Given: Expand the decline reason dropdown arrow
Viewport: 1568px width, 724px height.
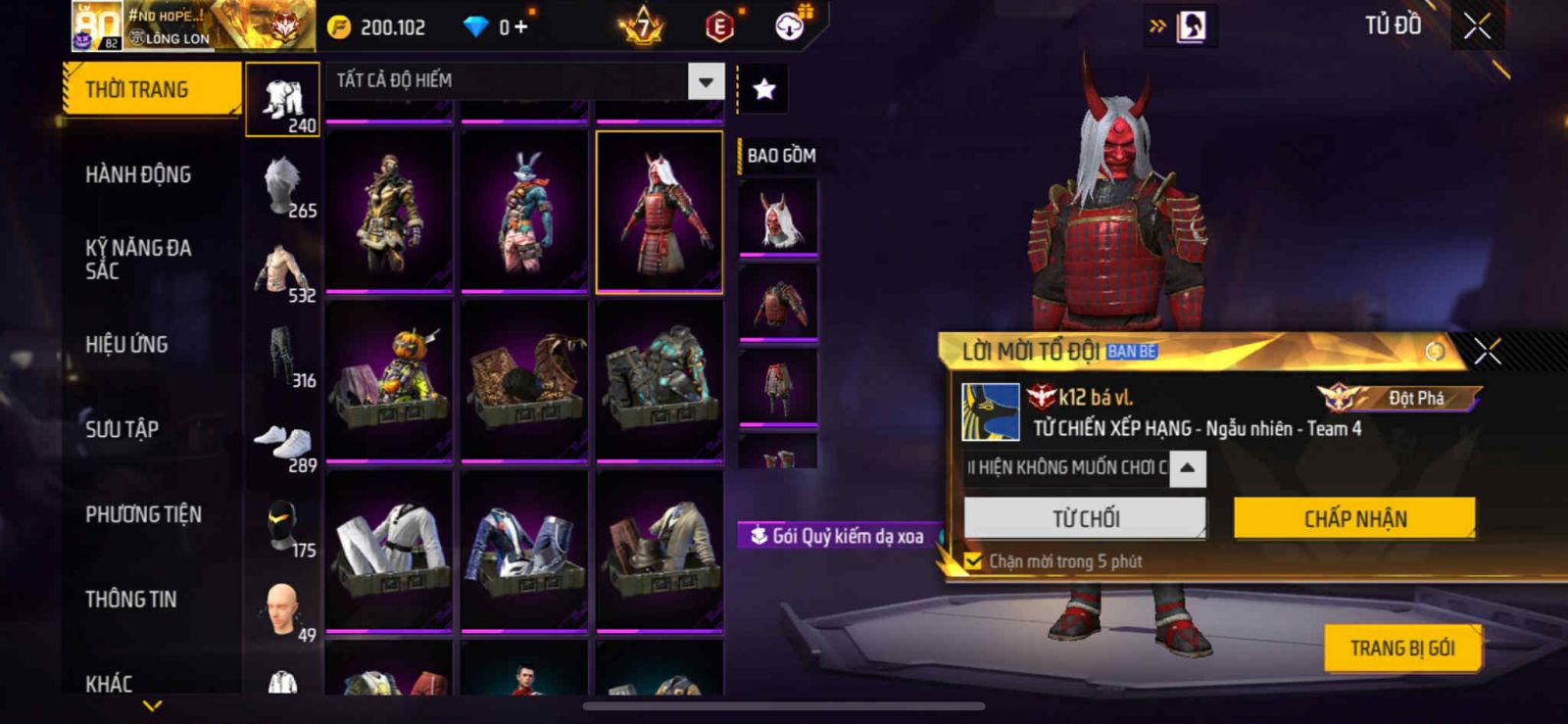Looking at the screenshot, I should (x=1187, y=468).
